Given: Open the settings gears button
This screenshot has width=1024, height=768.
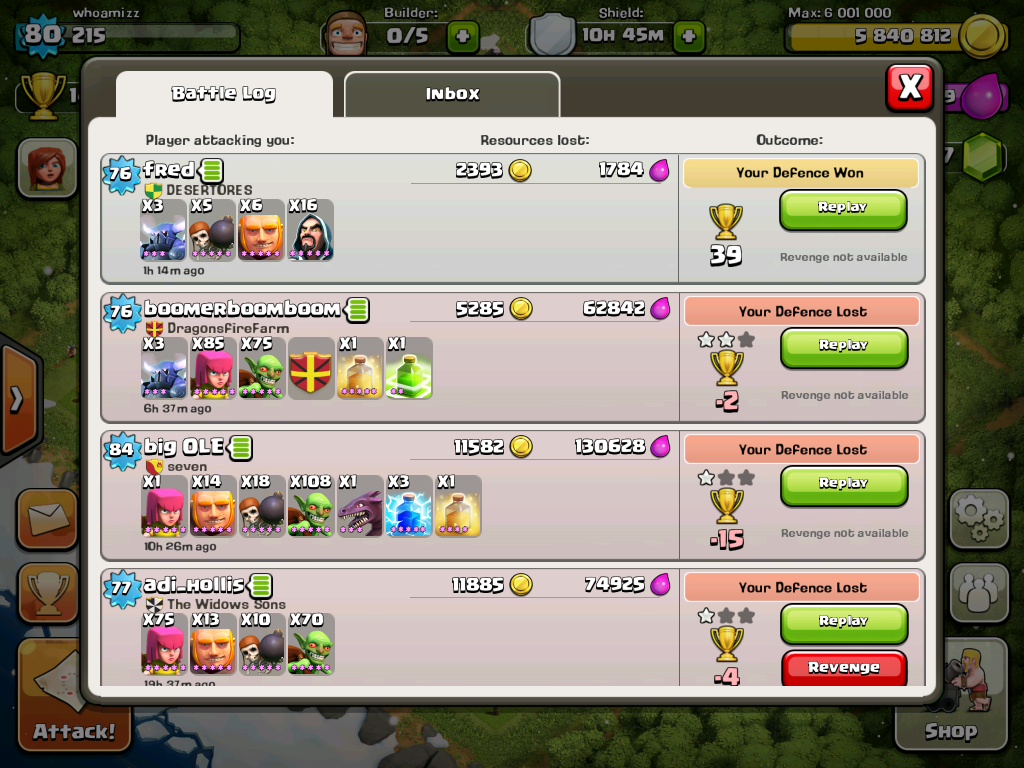Looking at the screenshot, I should (978, 518).
